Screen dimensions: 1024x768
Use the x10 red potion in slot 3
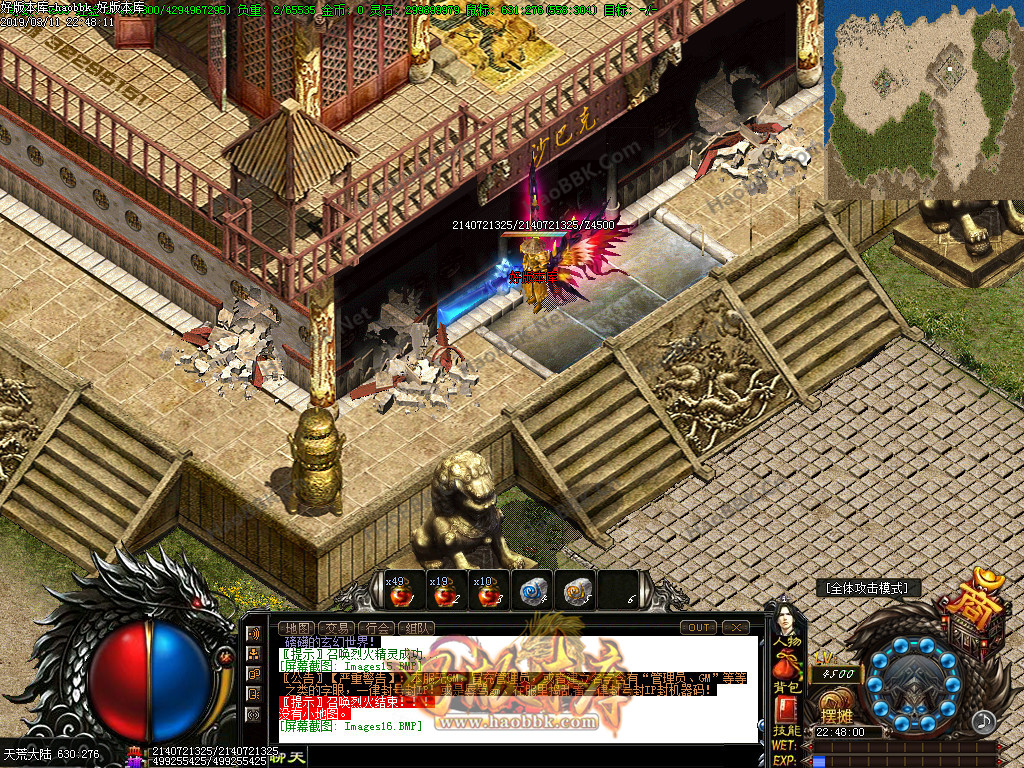coord(488,591)
